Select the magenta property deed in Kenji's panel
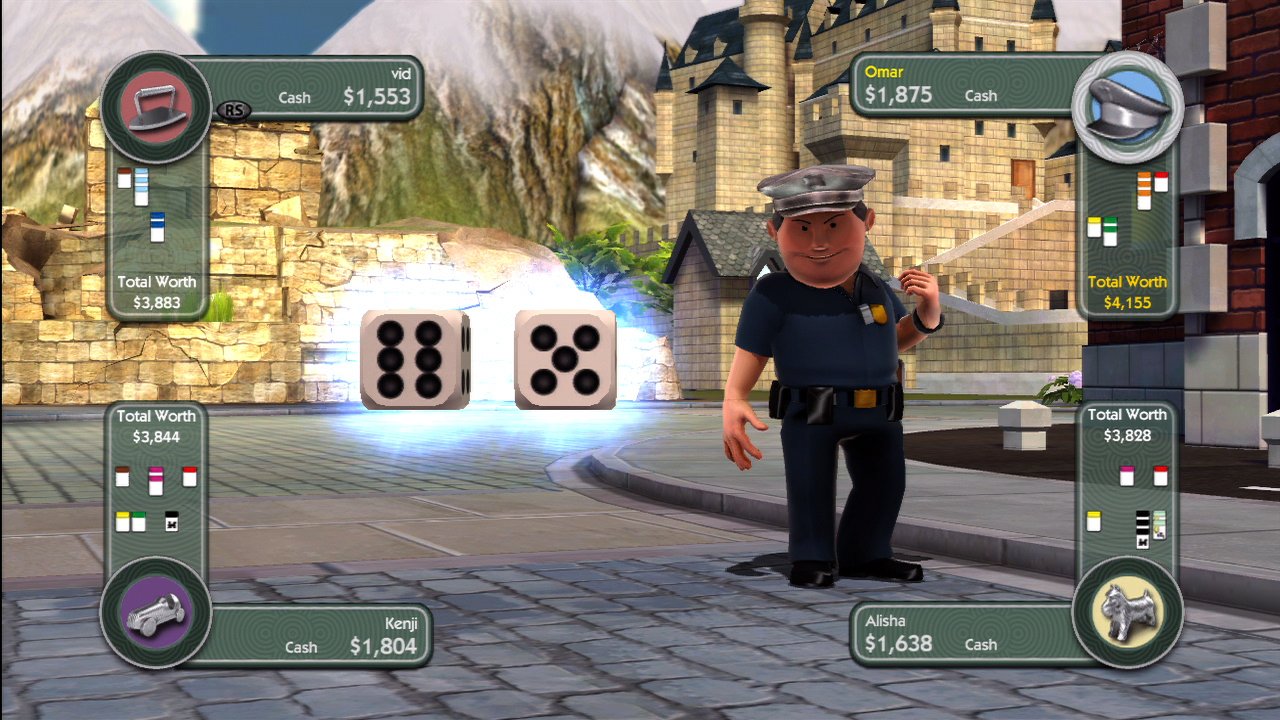 tap(156, 480)
